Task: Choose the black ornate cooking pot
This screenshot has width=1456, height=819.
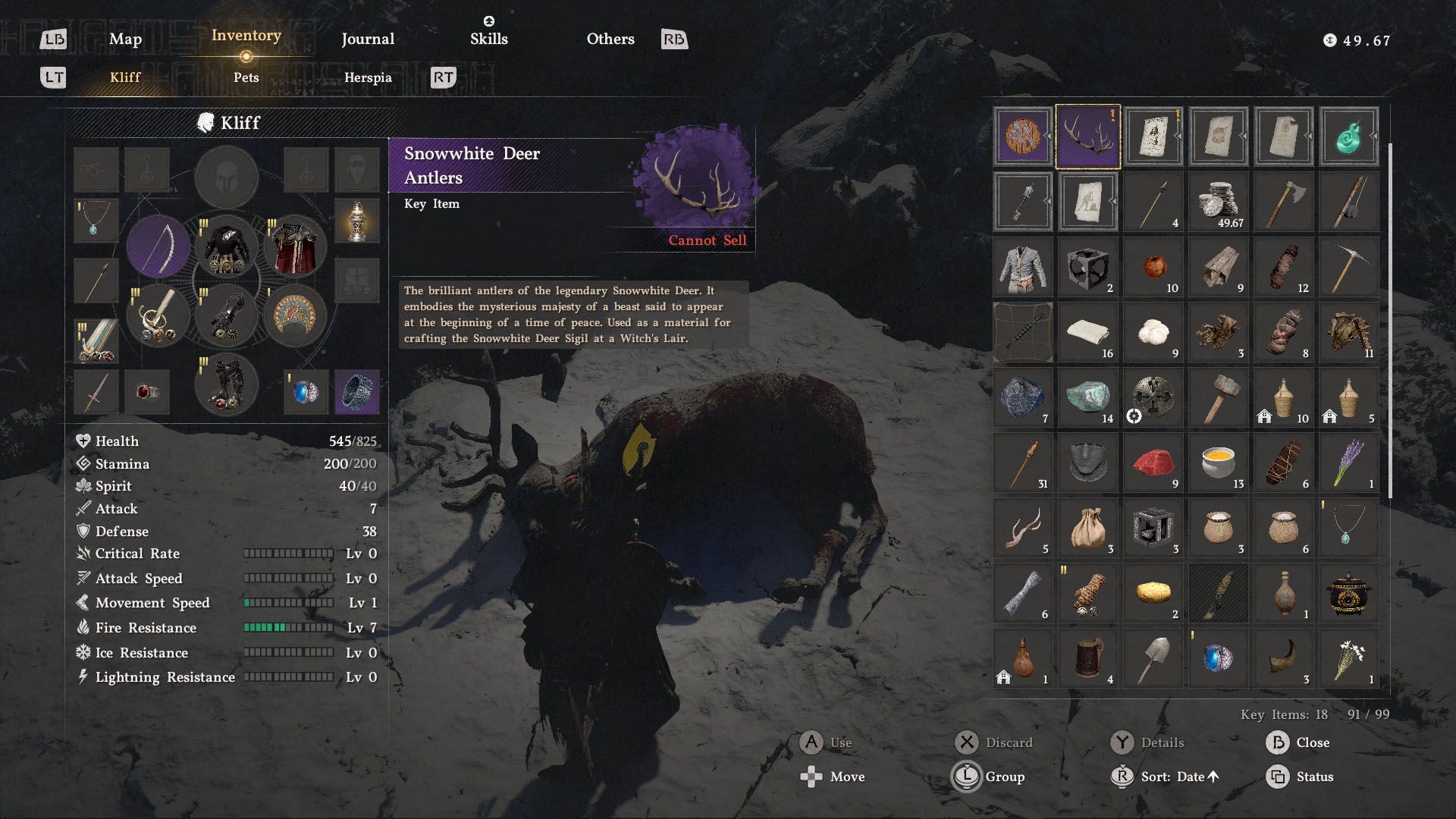Action: tap(1349, 593)
